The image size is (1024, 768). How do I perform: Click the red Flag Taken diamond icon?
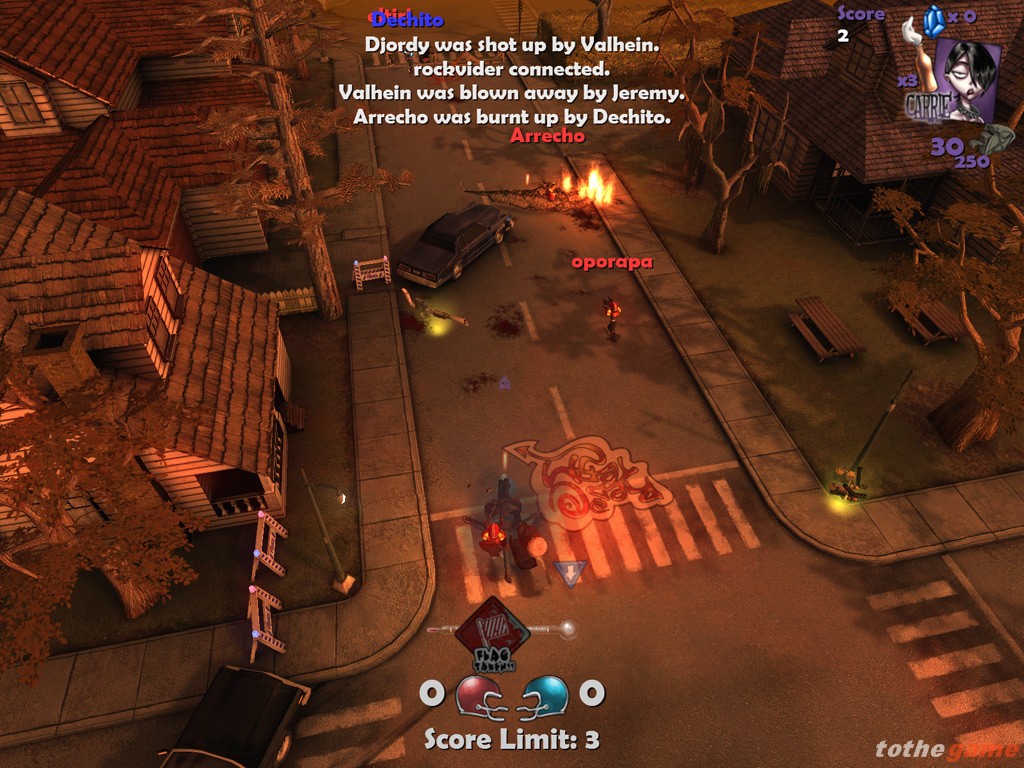point(492,630)
